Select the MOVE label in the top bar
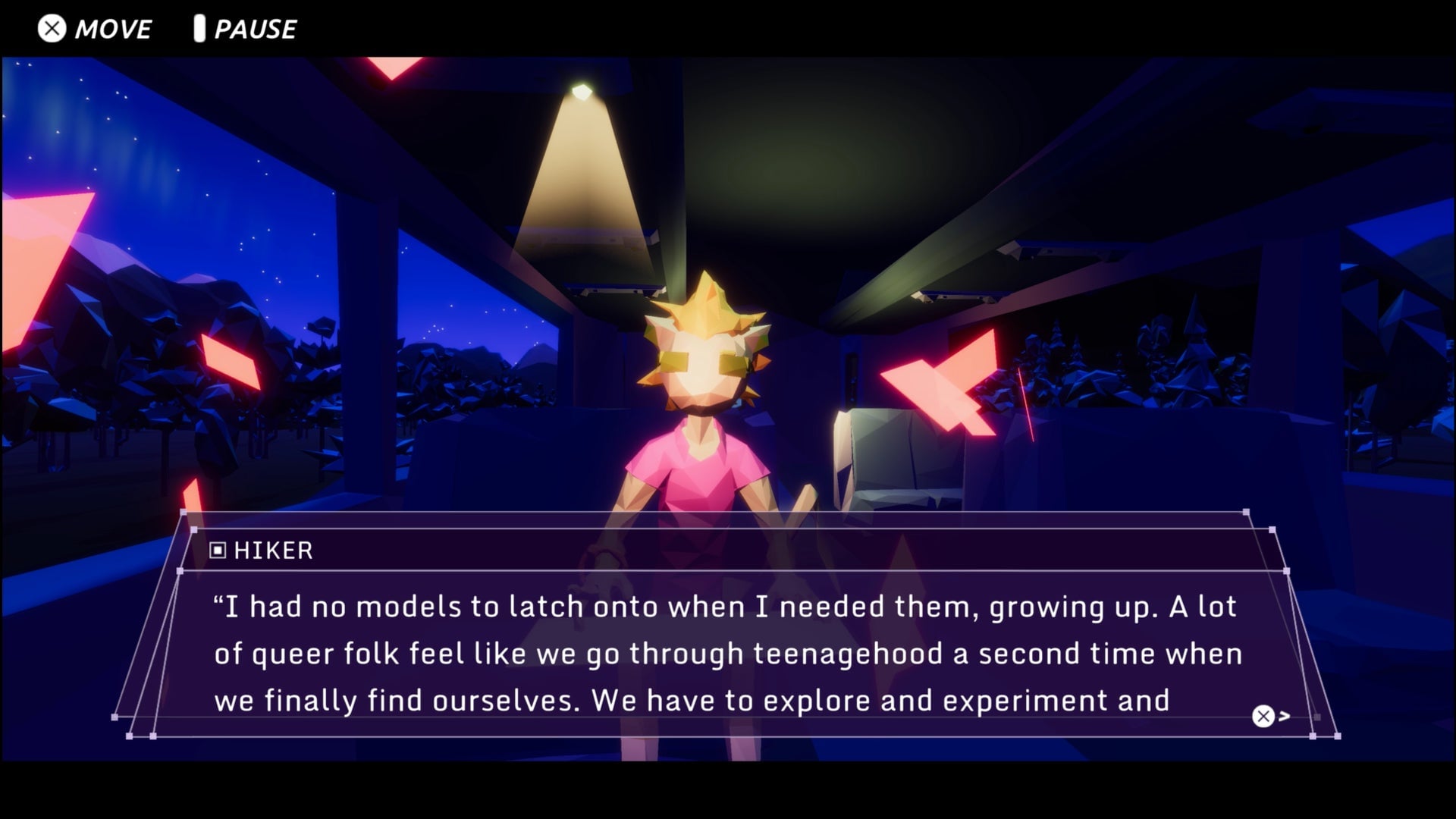Screen dimensions: 1456x819 (112, 29)
